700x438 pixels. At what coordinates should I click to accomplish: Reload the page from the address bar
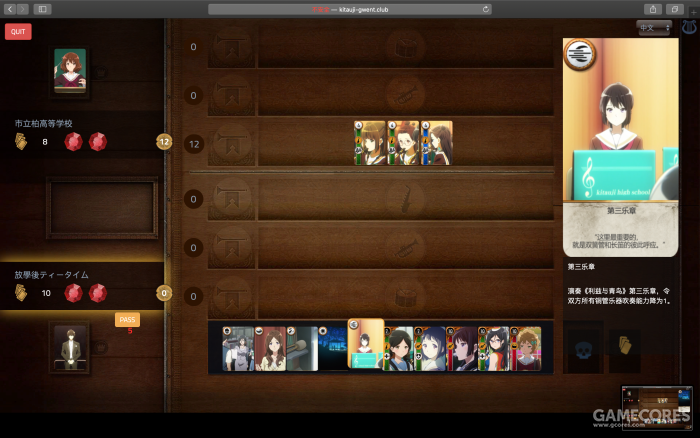[x=486, y=9]
